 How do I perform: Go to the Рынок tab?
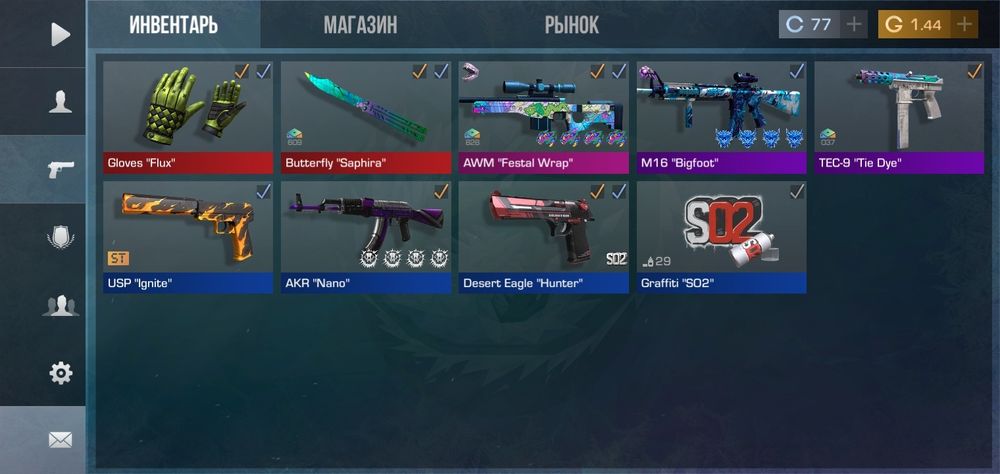[x=571, y=25]
